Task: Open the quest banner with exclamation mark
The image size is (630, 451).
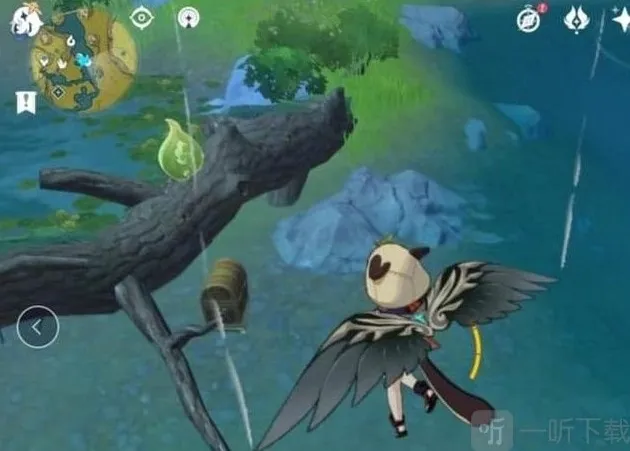Action: point(25,101)
